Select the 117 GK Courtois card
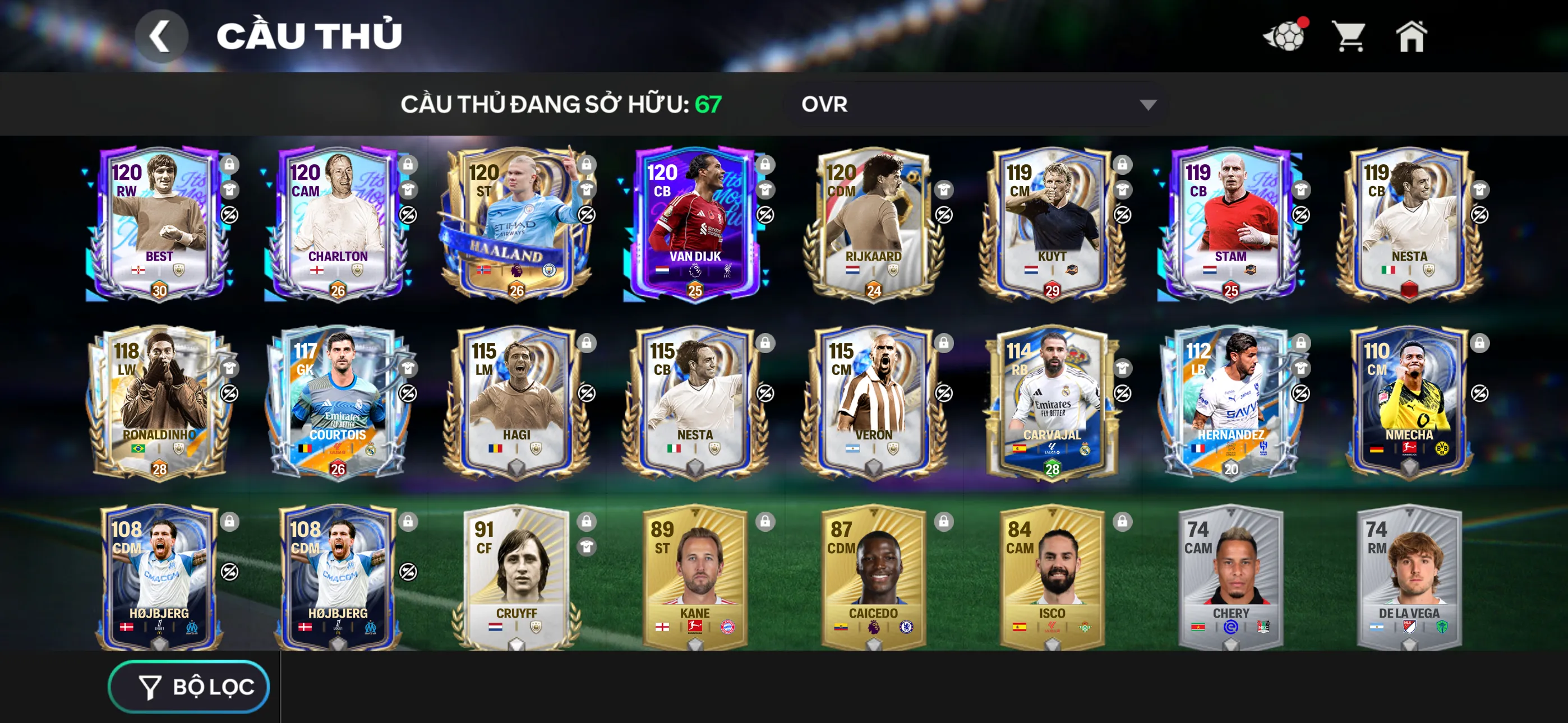 [337, 402]
